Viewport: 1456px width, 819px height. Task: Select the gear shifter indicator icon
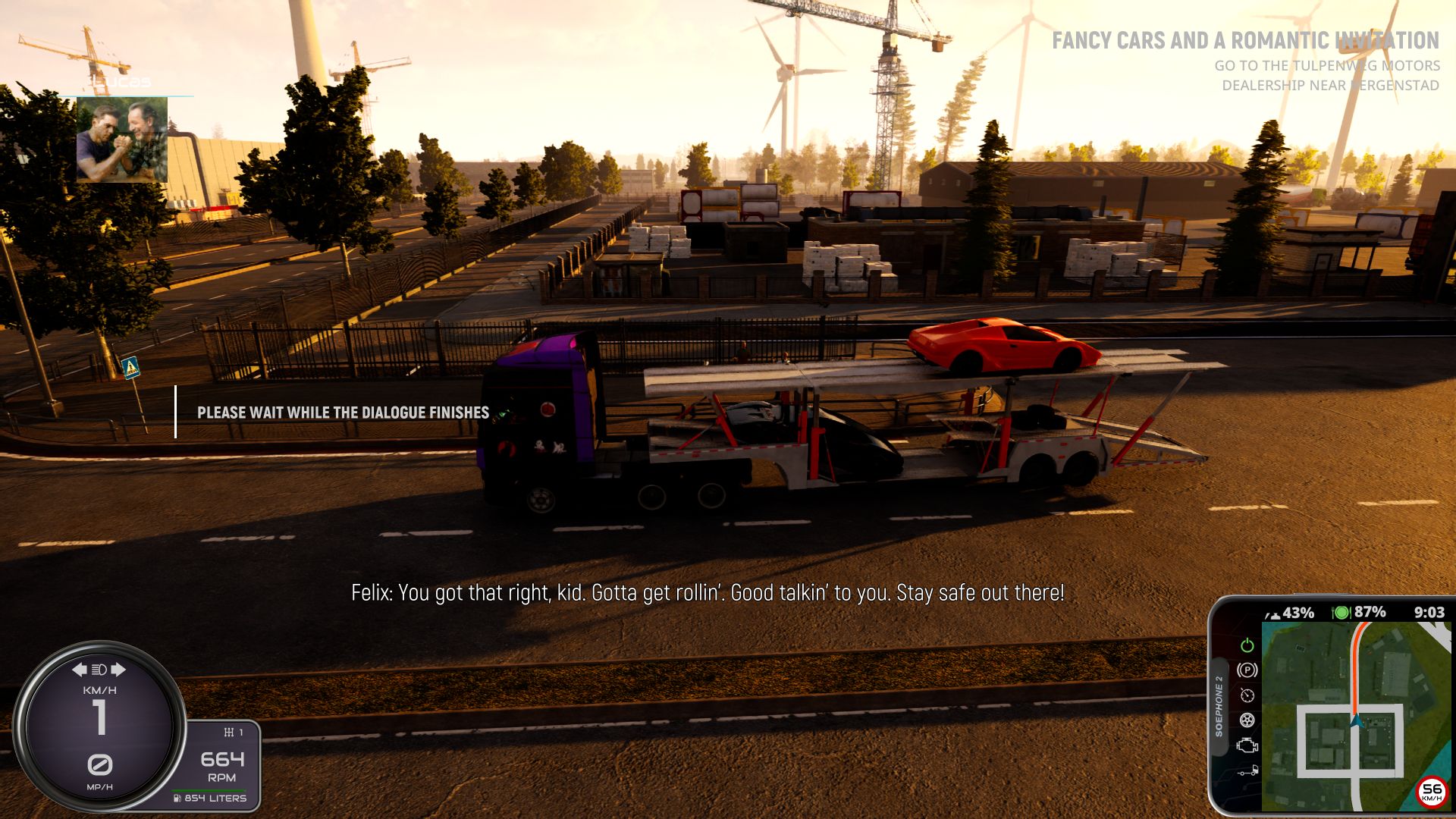(229, 732)
